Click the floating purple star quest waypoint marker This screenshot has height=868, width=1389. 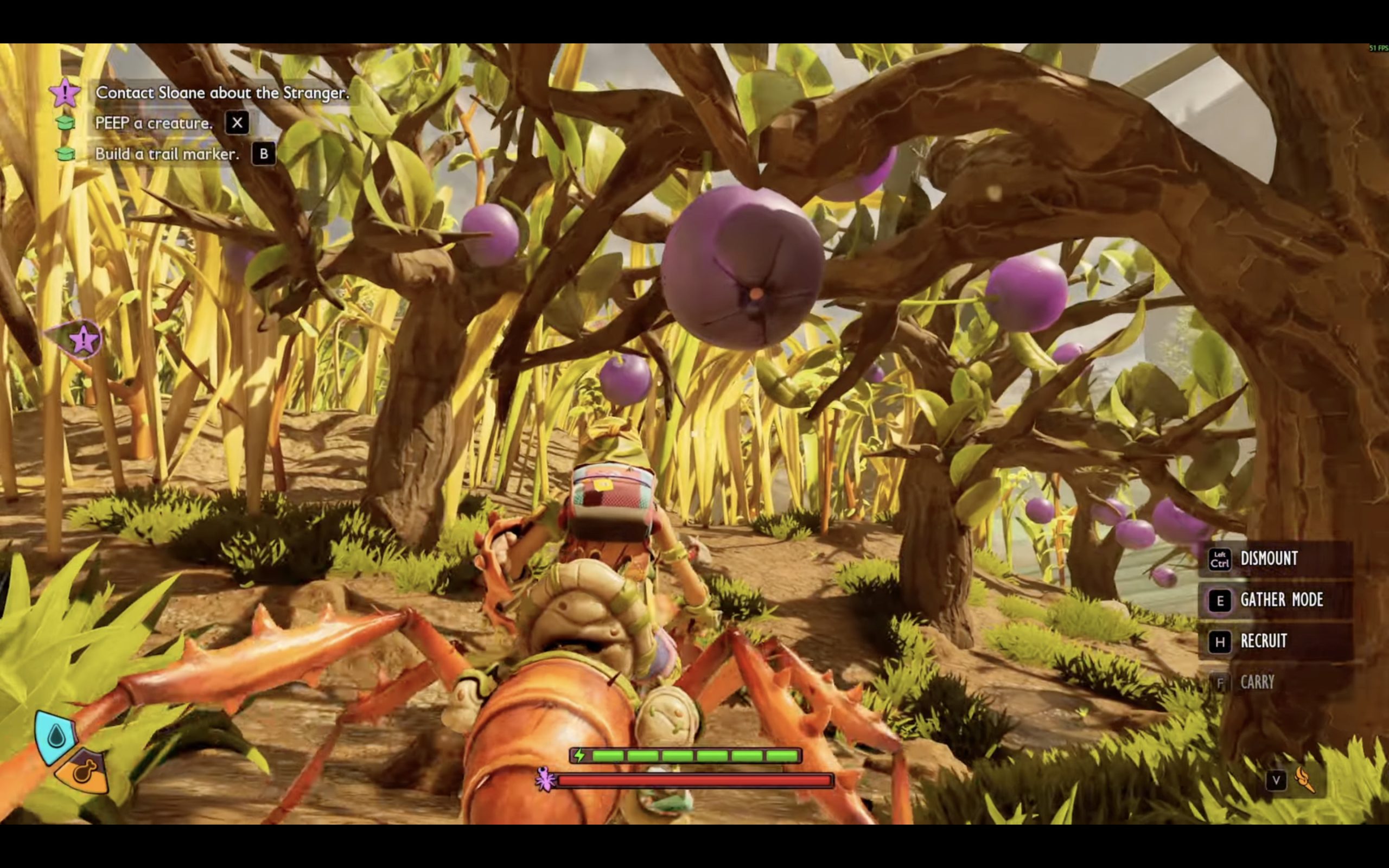[x=82, y=340]
